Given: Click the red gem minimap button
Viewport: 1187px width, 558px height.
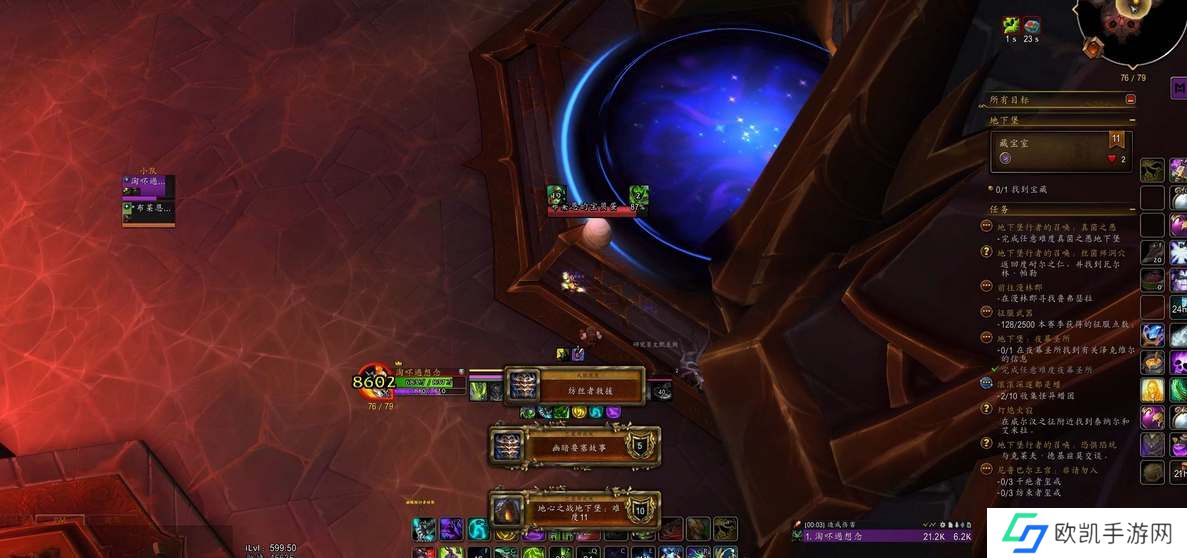Looking at the screenshot, I should pos(1092,47).
